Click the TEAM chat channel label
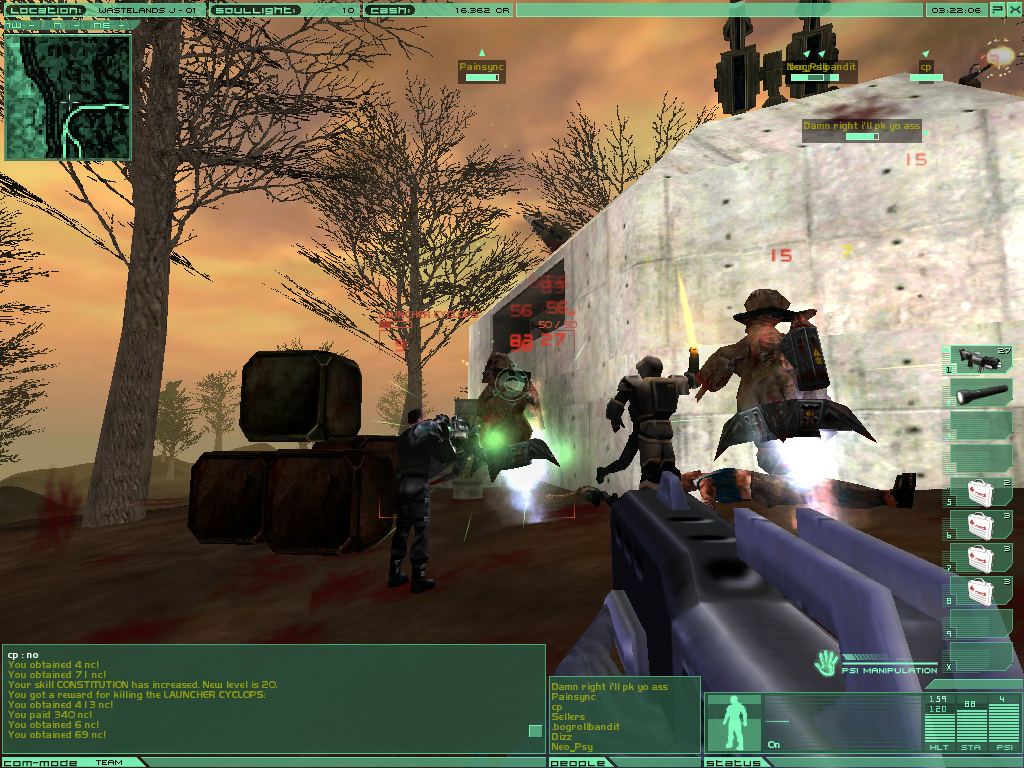 (109, 762)
